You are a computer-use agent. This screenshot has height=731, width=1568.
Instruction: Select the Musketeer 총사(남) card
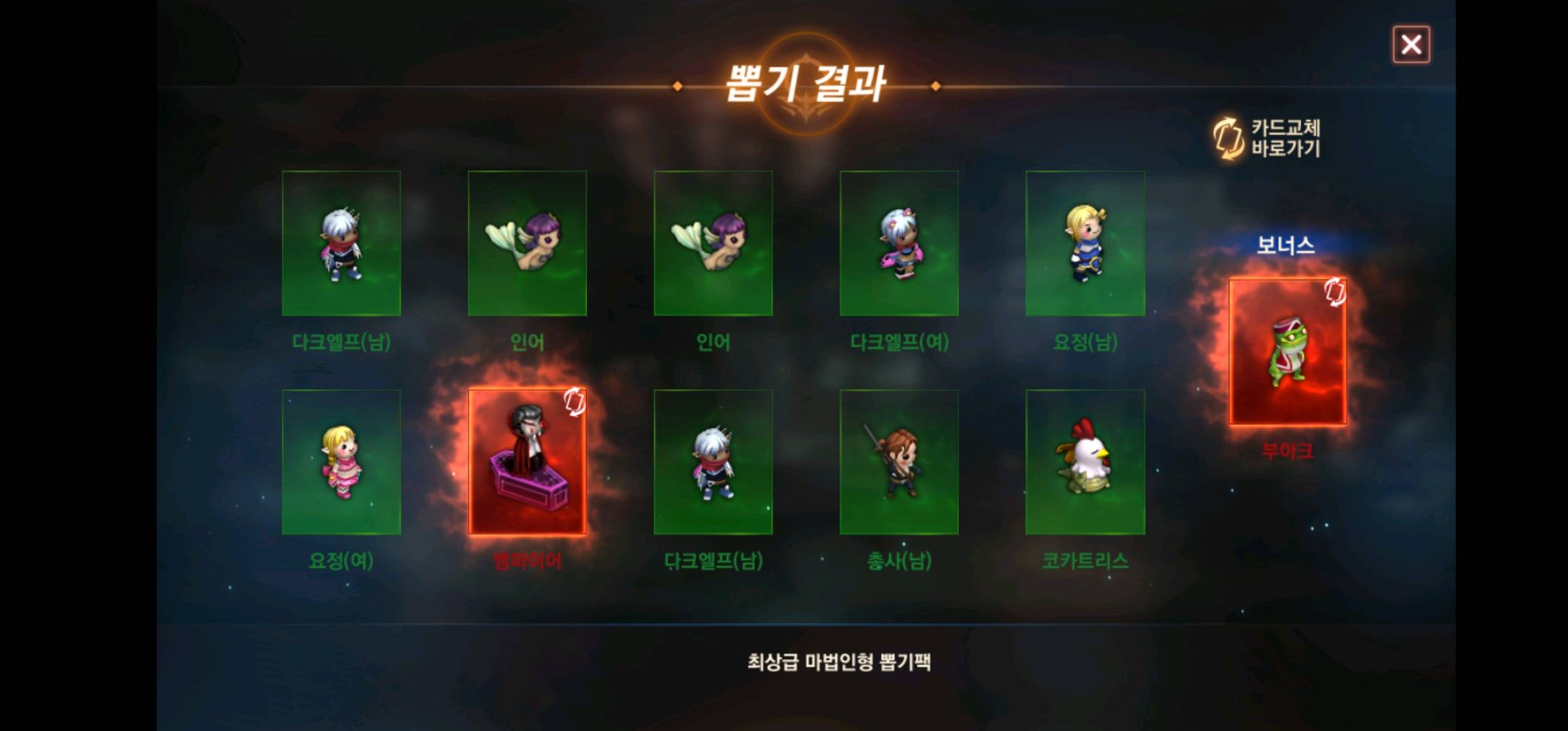tap(900, 462)
